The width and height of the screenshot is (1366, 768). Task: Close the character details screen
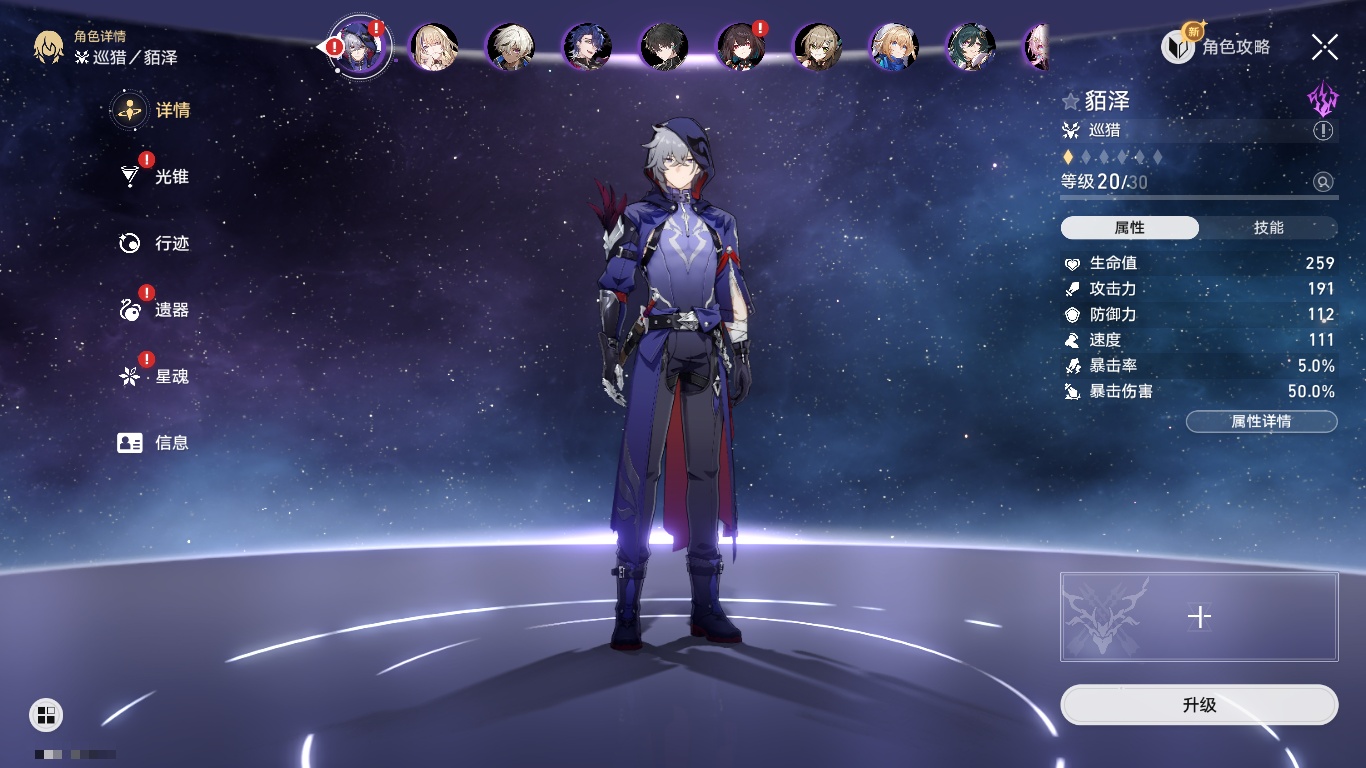(1325, 47)
